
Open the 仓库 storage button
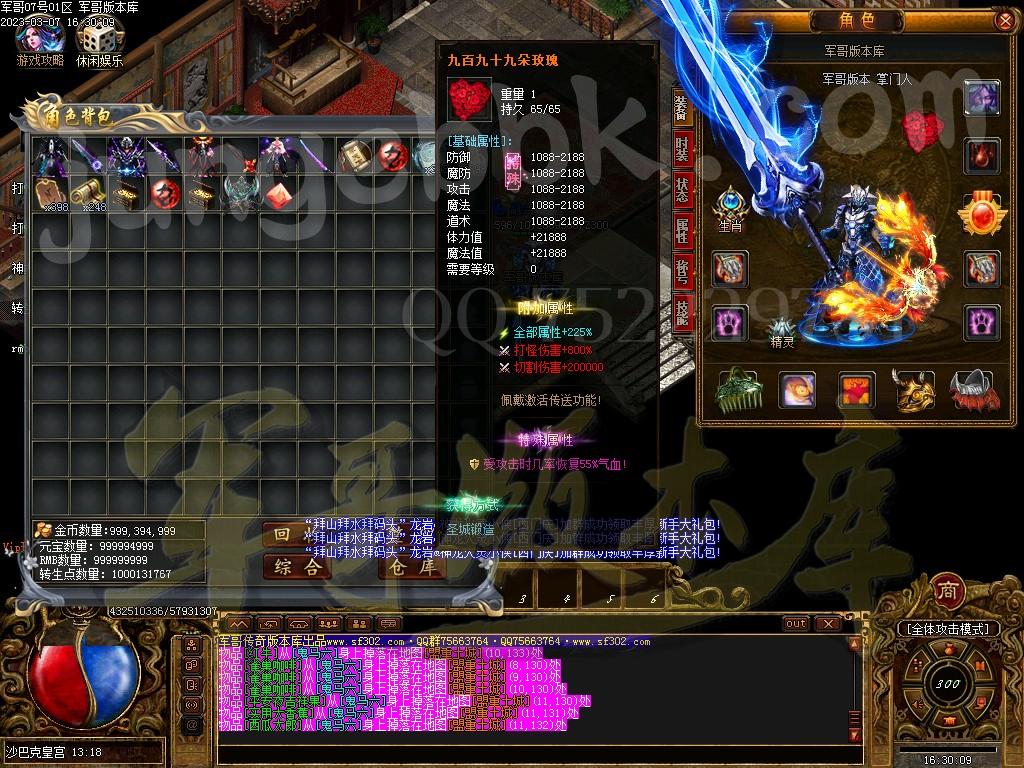412,567
